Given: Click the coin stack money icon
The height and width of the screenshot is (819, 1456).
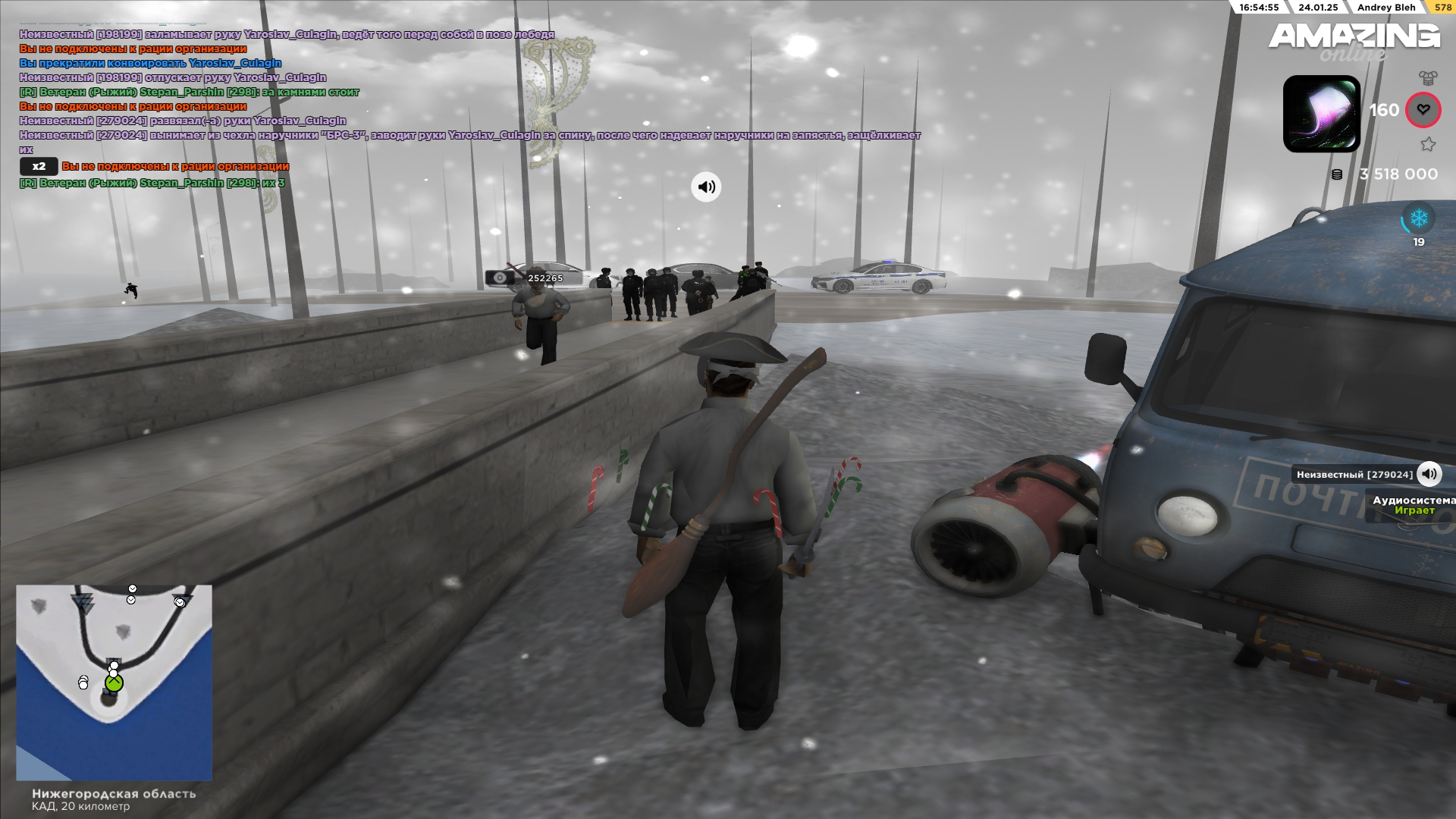Looking at the screenshot, I should 1337,174.
